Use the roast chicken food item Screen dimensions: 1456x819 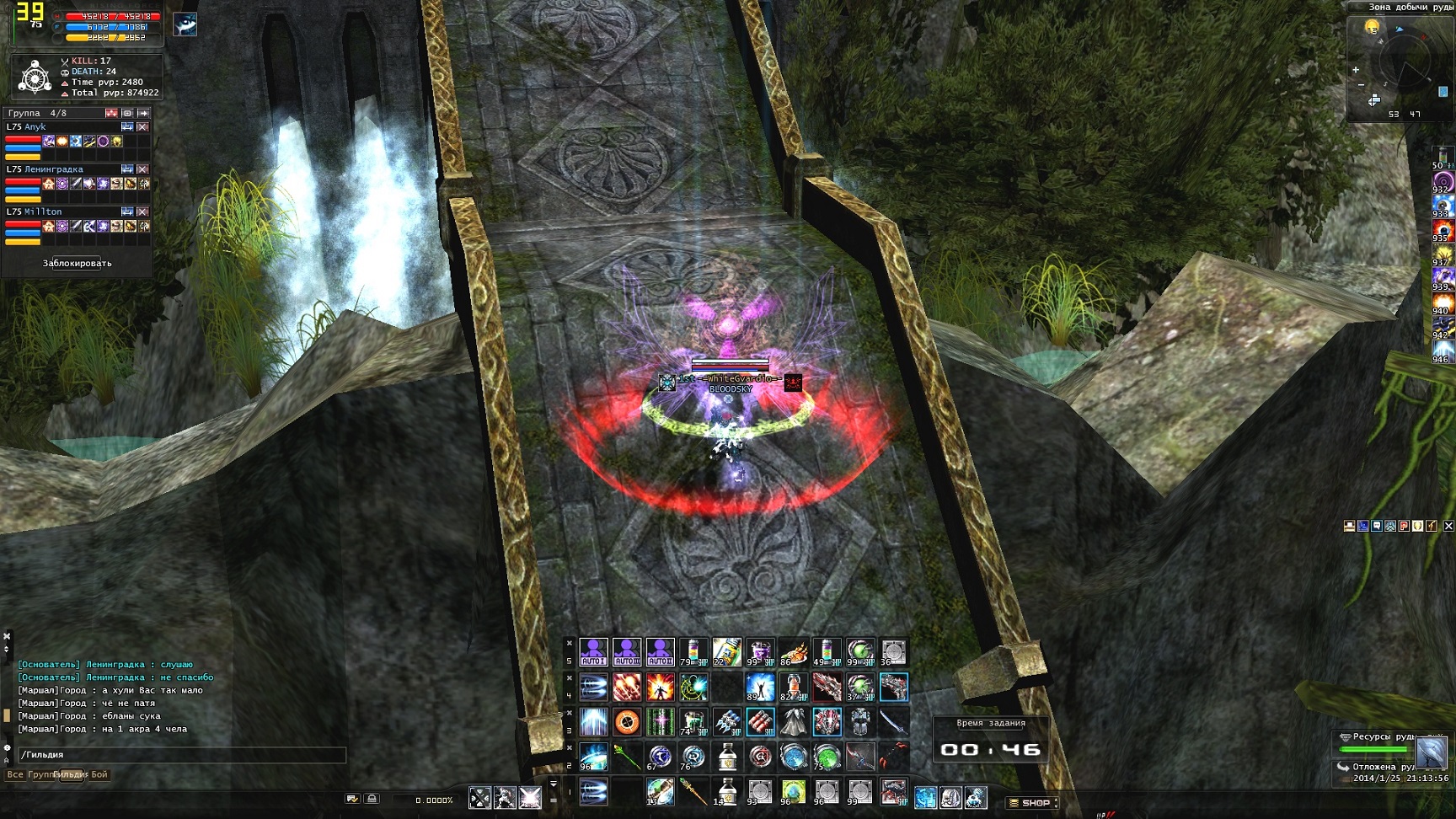pos(793,652)
